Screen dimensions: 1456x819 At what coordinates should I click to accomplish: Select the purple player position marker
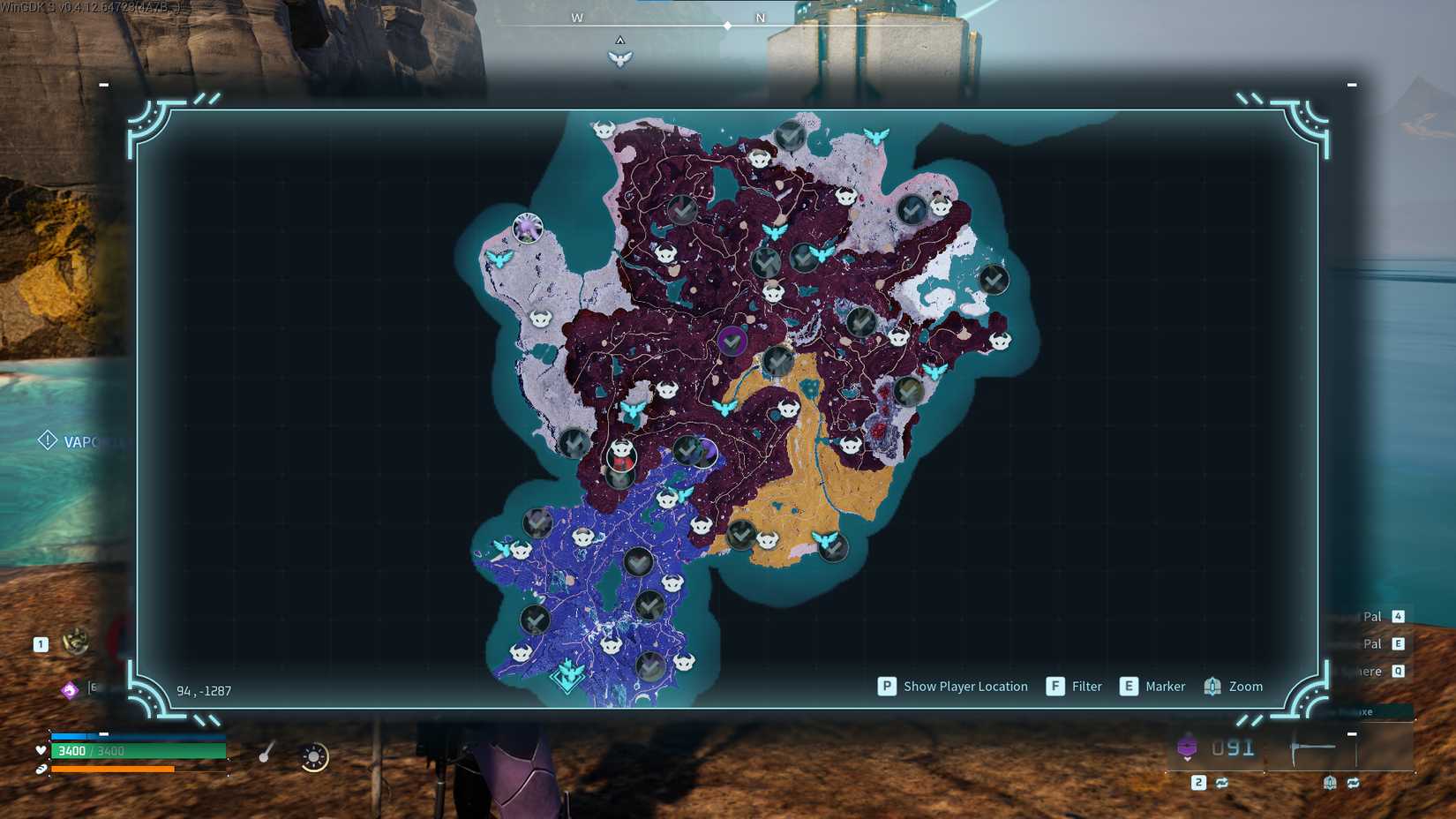[732, 340]
